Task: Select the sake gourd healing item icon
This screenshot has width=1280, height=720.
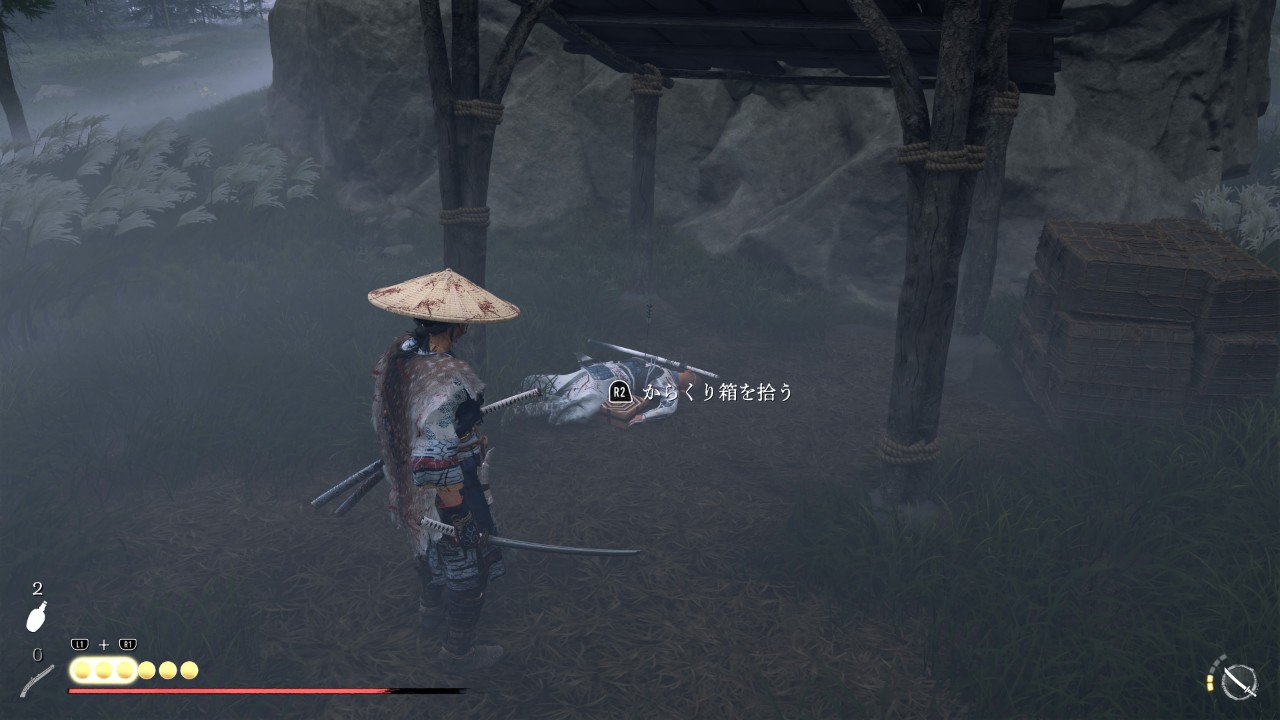Action: pos(37,617)
